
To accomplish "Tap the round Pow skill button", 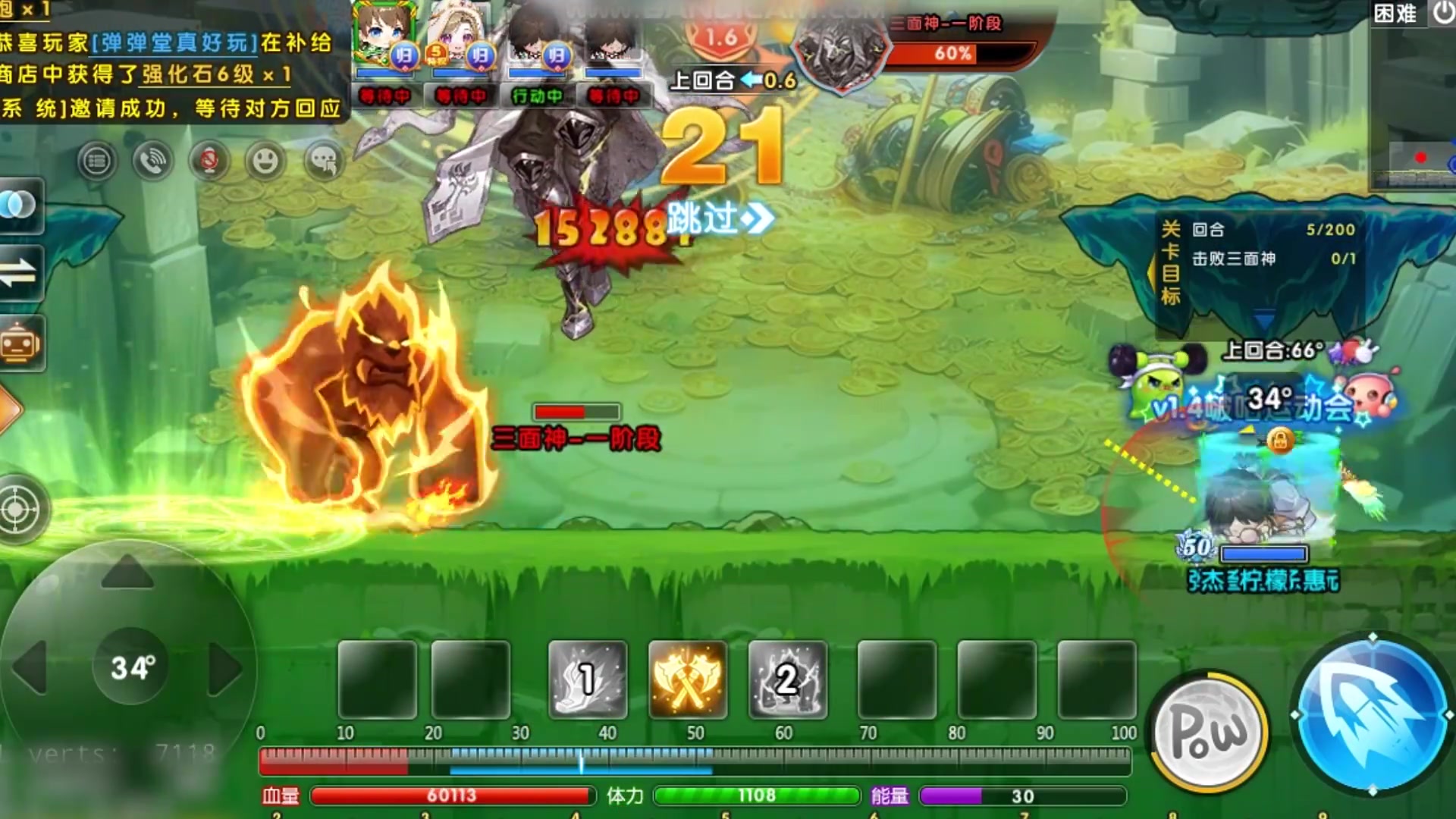I will (x=1210, y=731).
